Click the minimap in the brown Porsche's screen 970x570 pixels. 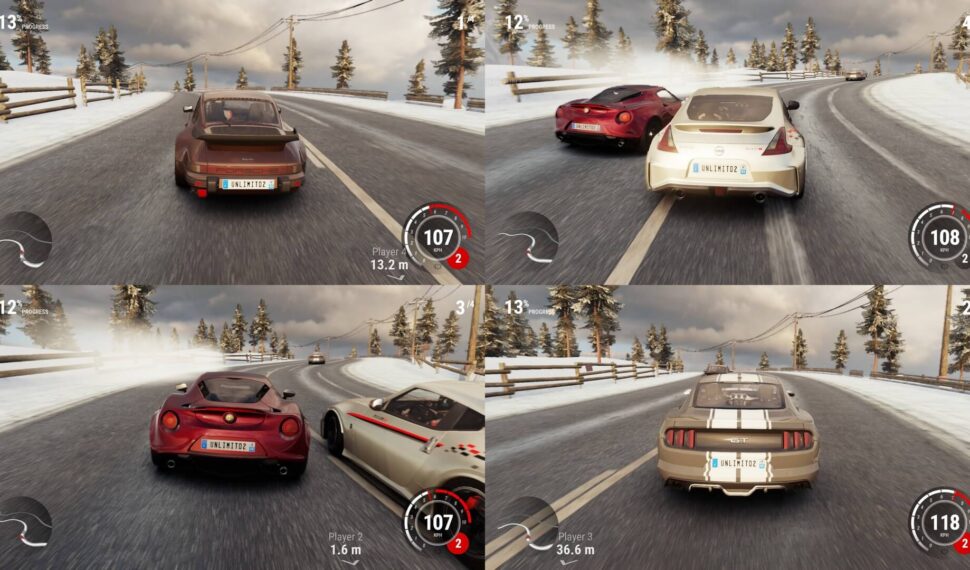(24, 240)
